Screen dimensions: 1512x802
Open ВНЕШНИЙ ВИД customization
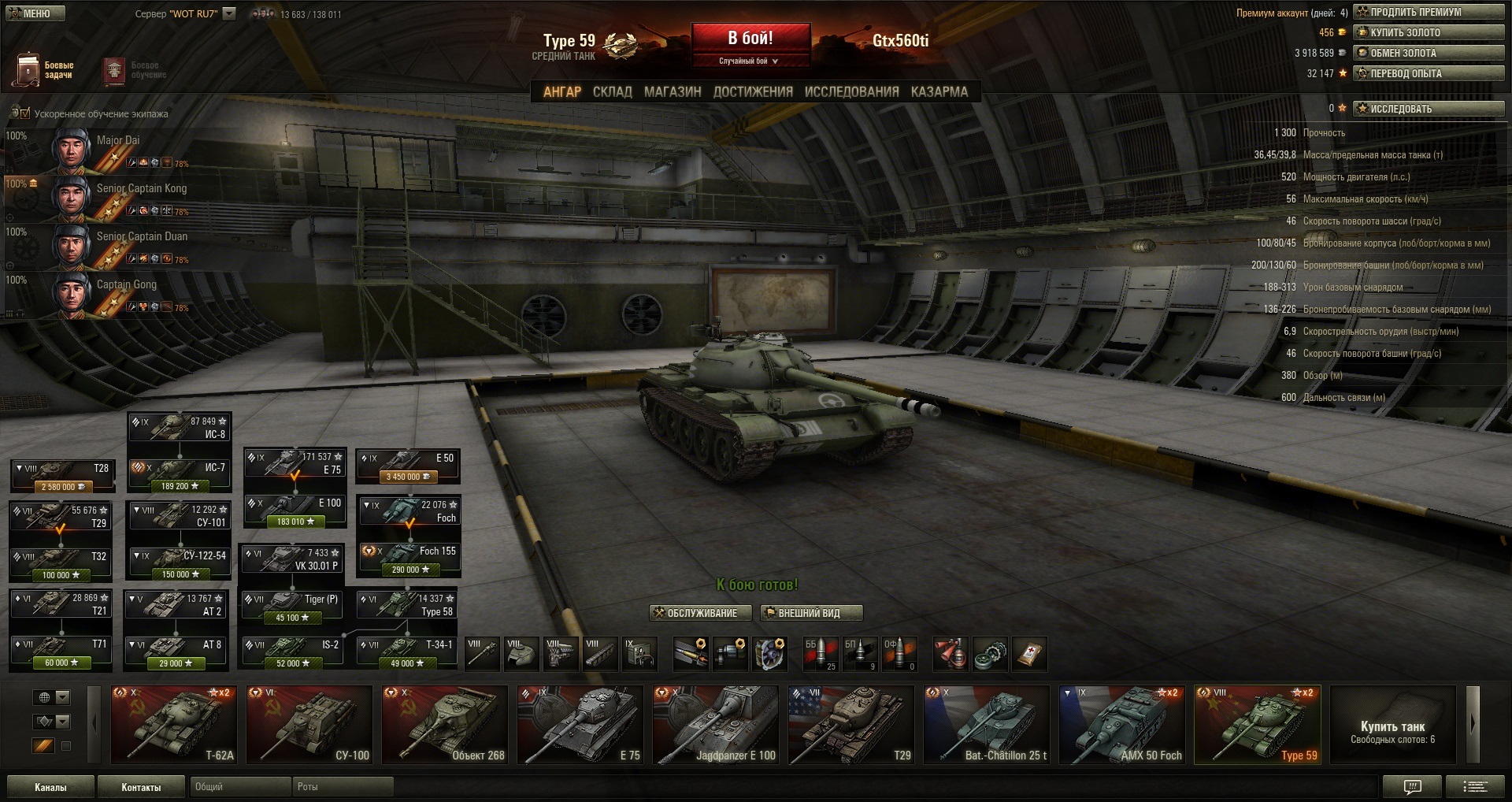(810, 613)
